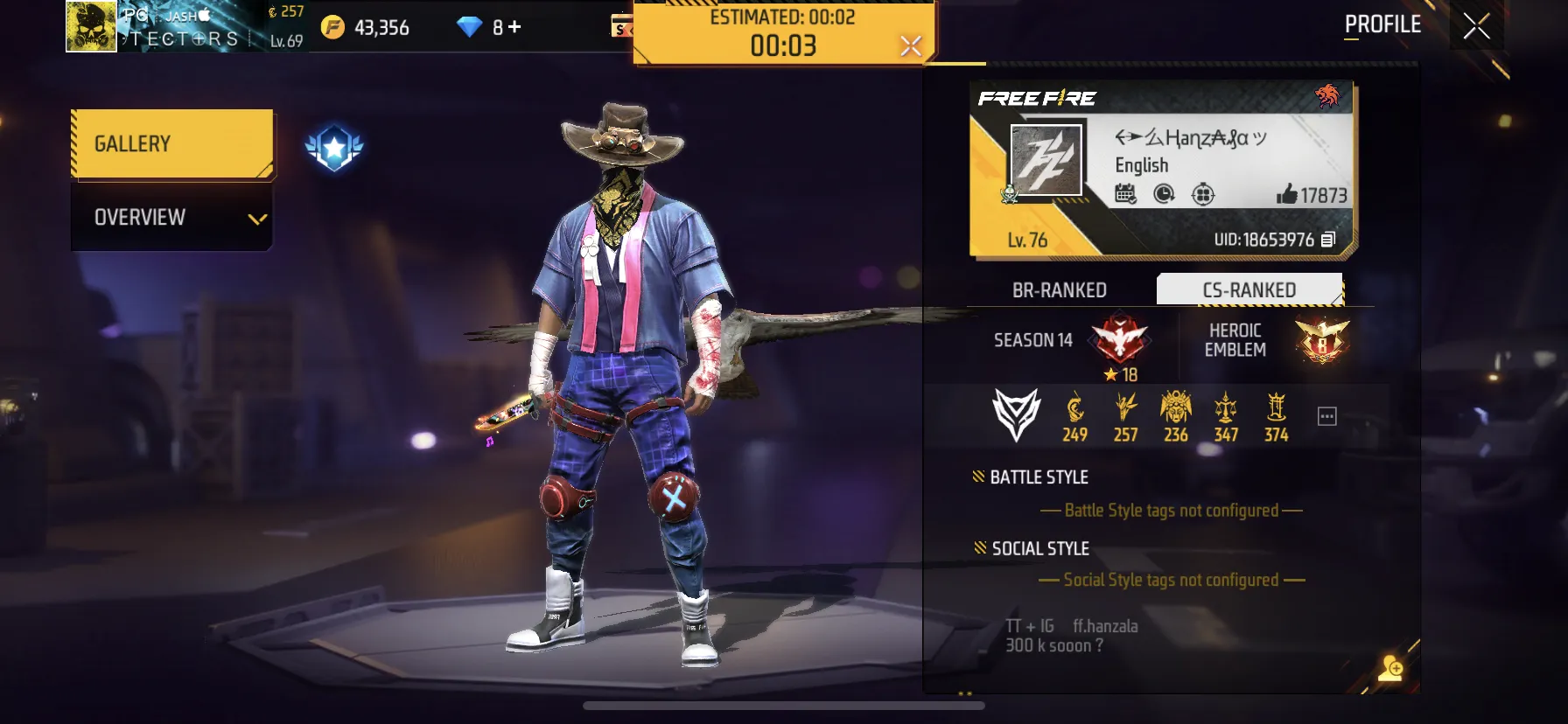Send a friend request via add-player icon
Viewport: 1568px width, 724px height.
(1390, 669)
